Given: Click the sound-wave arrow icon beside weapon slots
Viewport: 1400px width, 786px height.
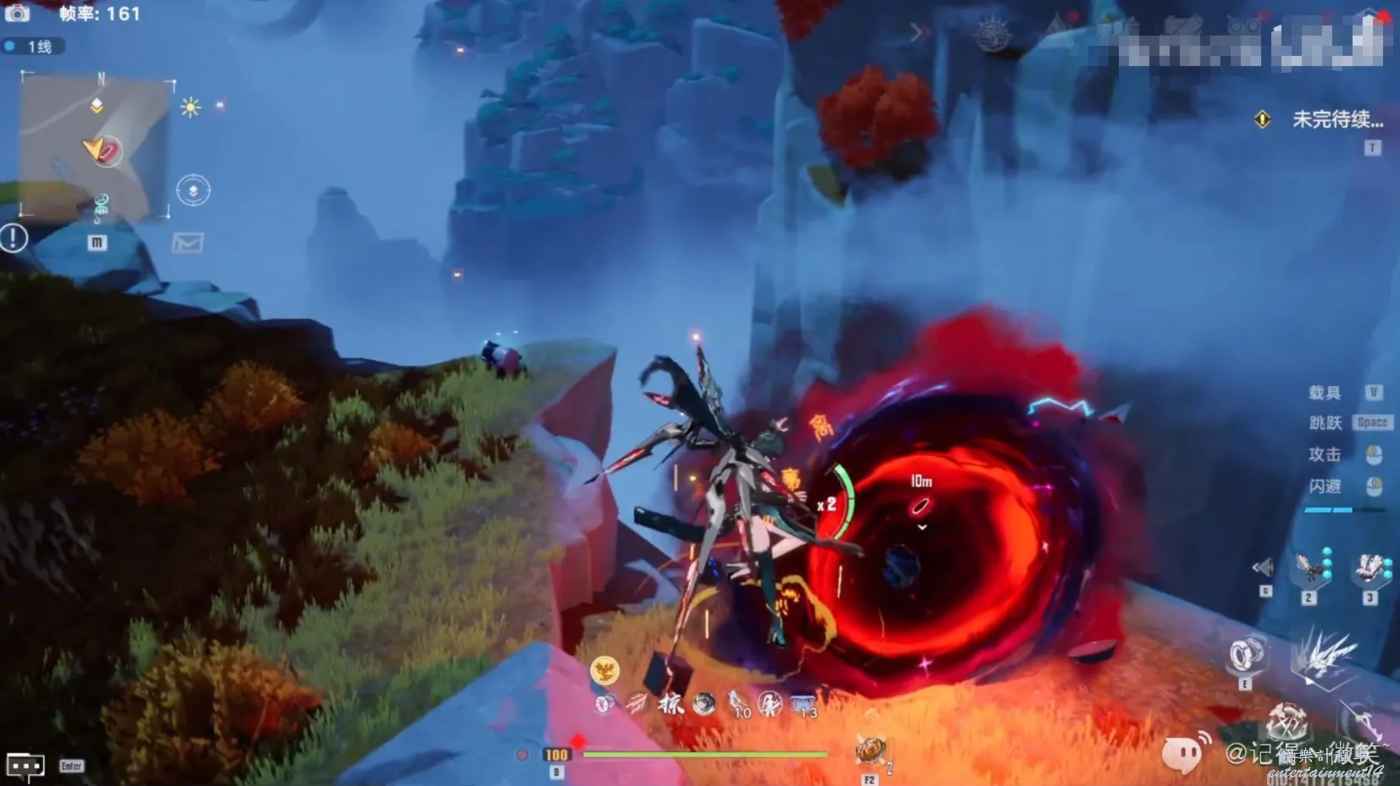Looking at the screenshot, I should point(1264,568).
